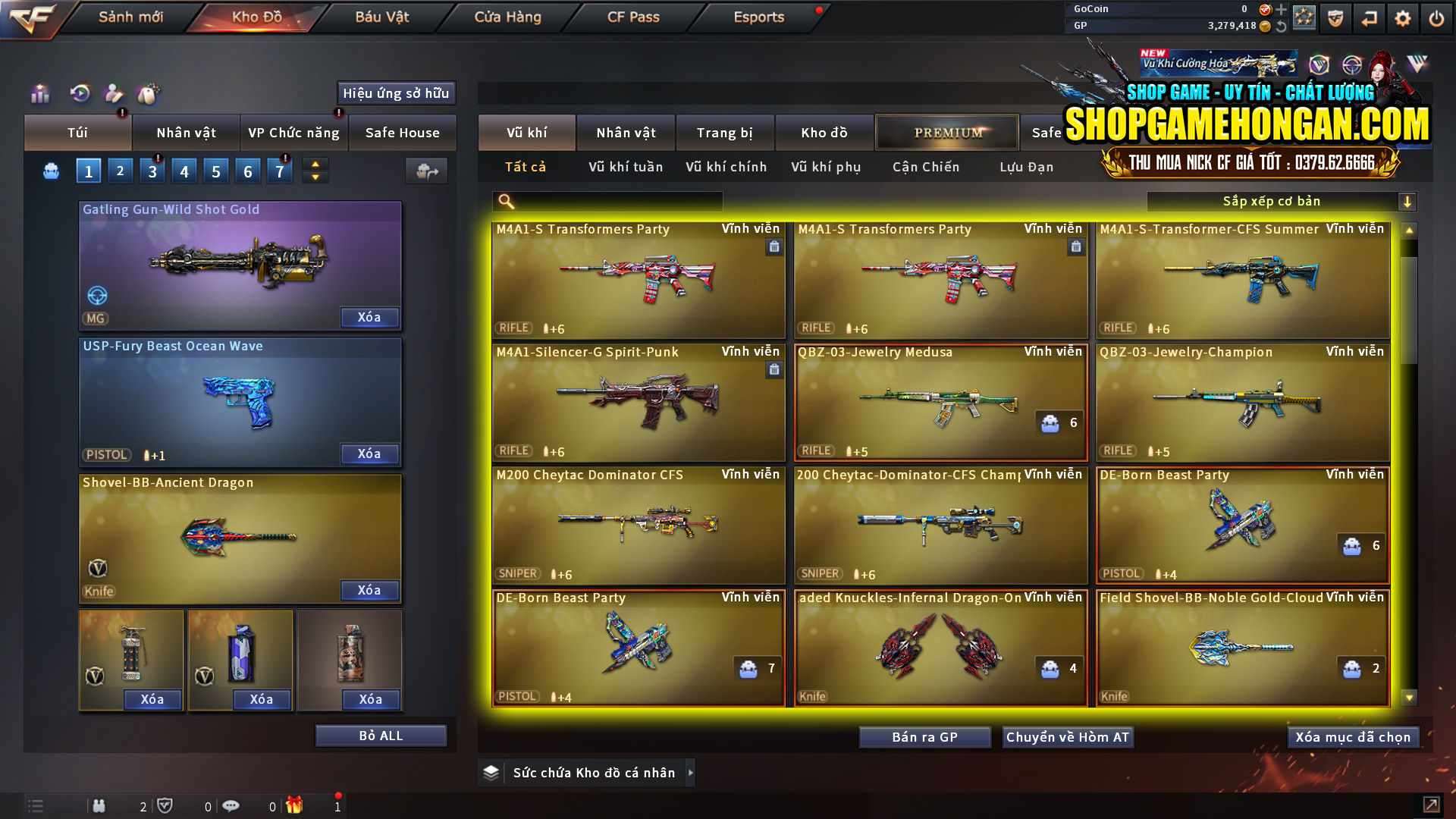Open the ranking stats icon above Túi tab
1456x819 pixels.
[39, 94]
